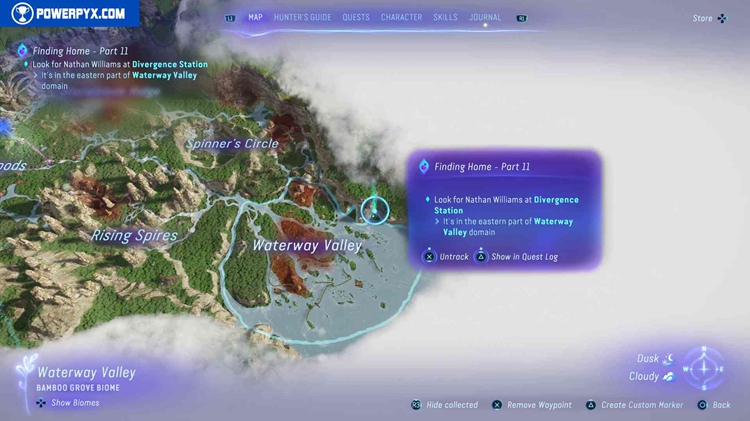Select the quest marker on the map

375,210
